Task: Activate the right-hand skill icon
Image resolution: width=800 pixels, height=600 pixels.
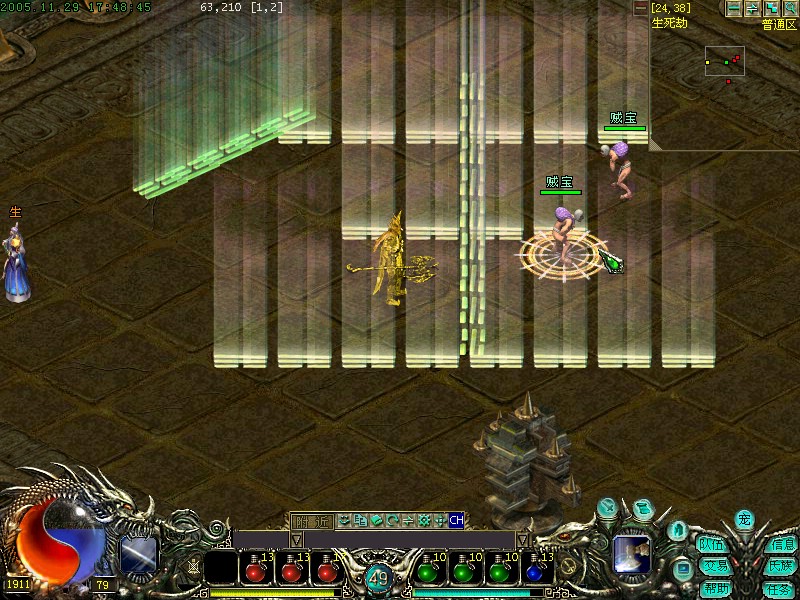Action: pyautogui.click(x=632, y=553)
